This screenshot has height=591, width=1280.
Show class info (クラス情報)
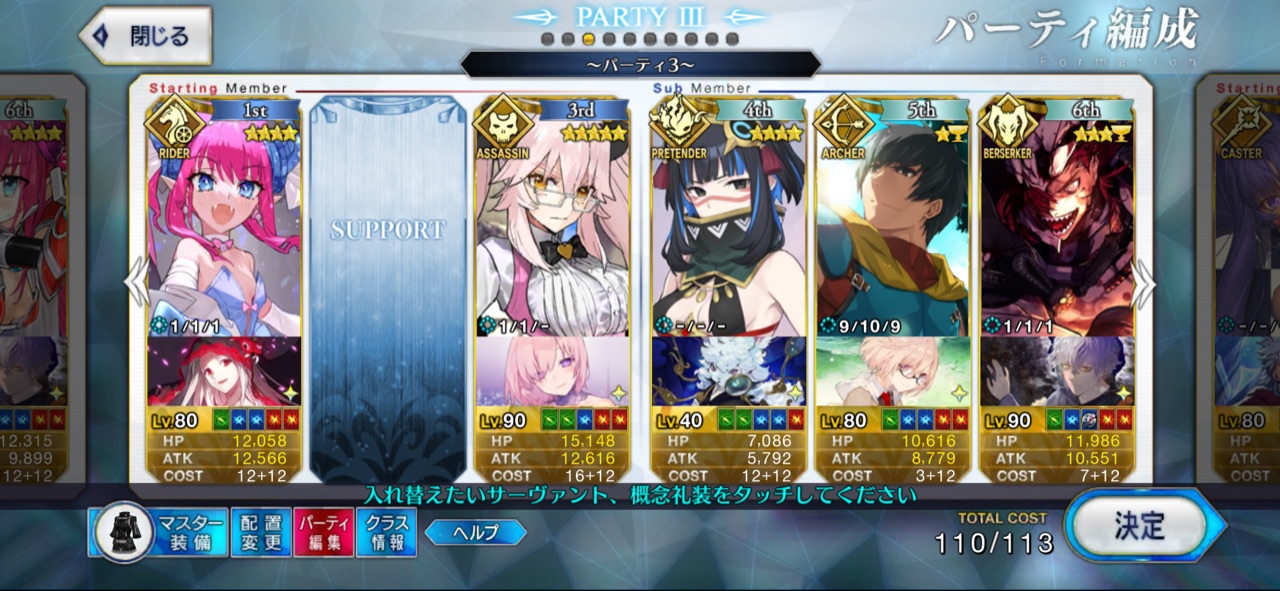click(x=386, y=532)
